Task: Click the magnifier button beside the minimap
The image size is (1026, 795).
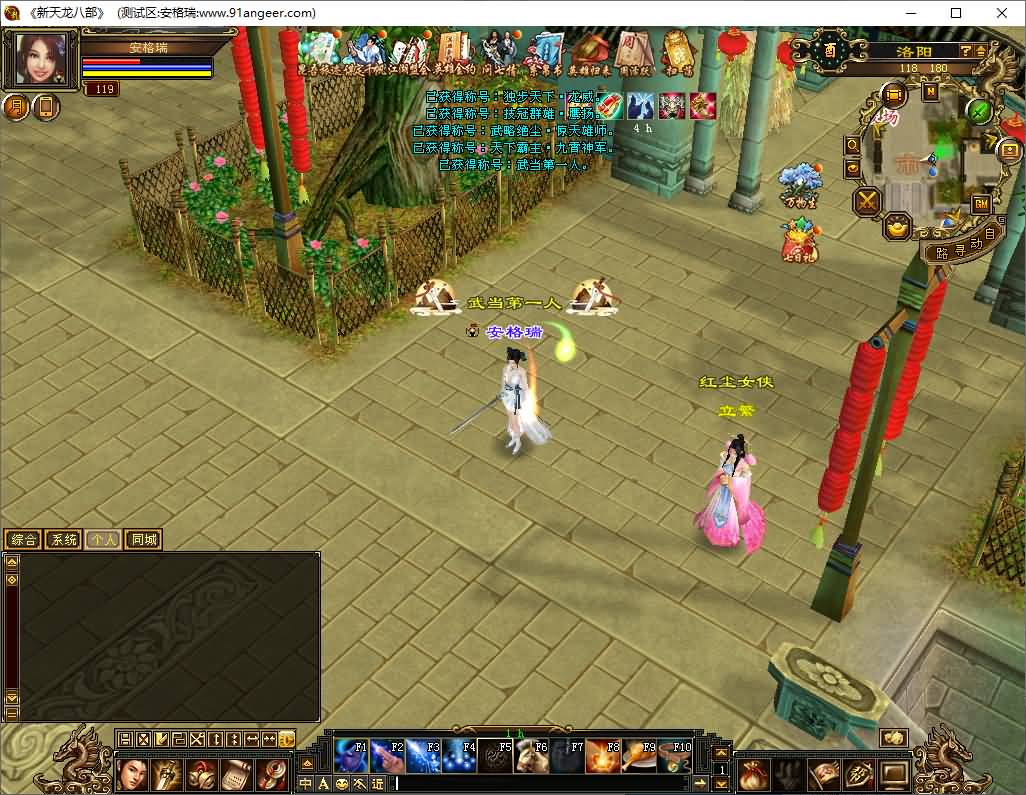Action: coord(852,144)
